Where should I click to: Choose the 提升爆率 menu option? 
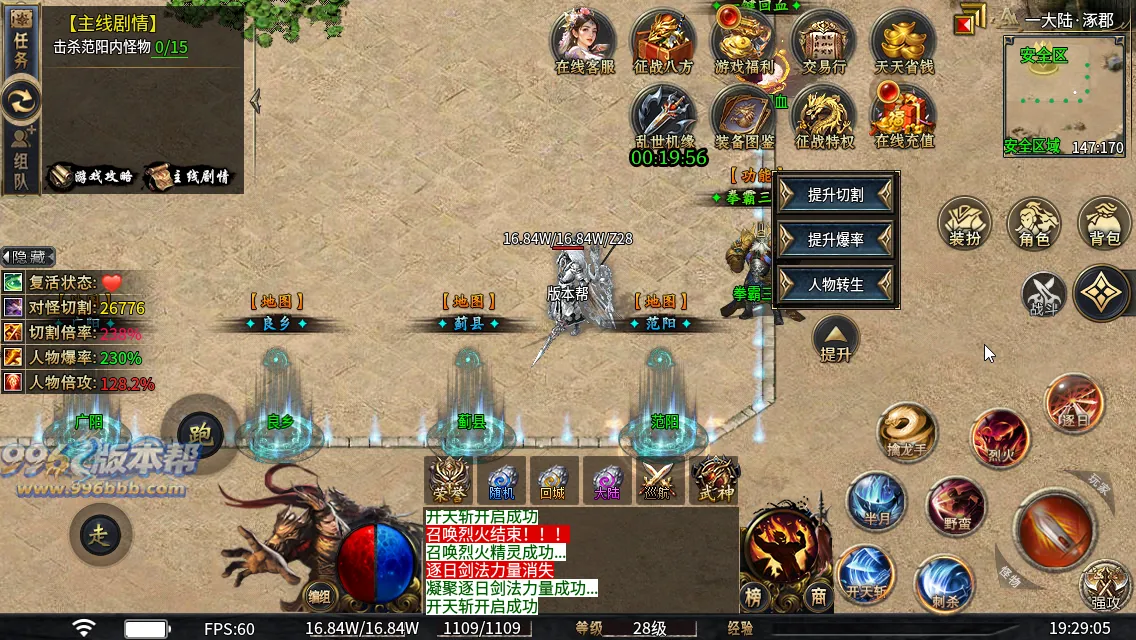coord(836,240)
